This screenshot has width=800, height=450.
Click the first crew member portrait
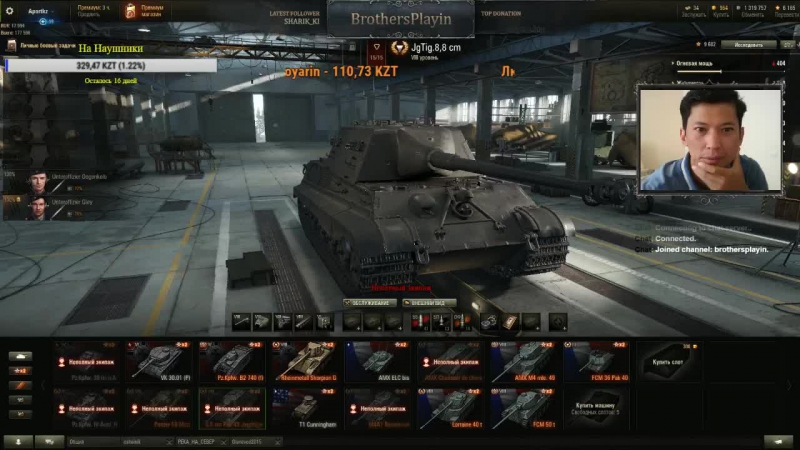pyautogui.click(x=36, y=180)
